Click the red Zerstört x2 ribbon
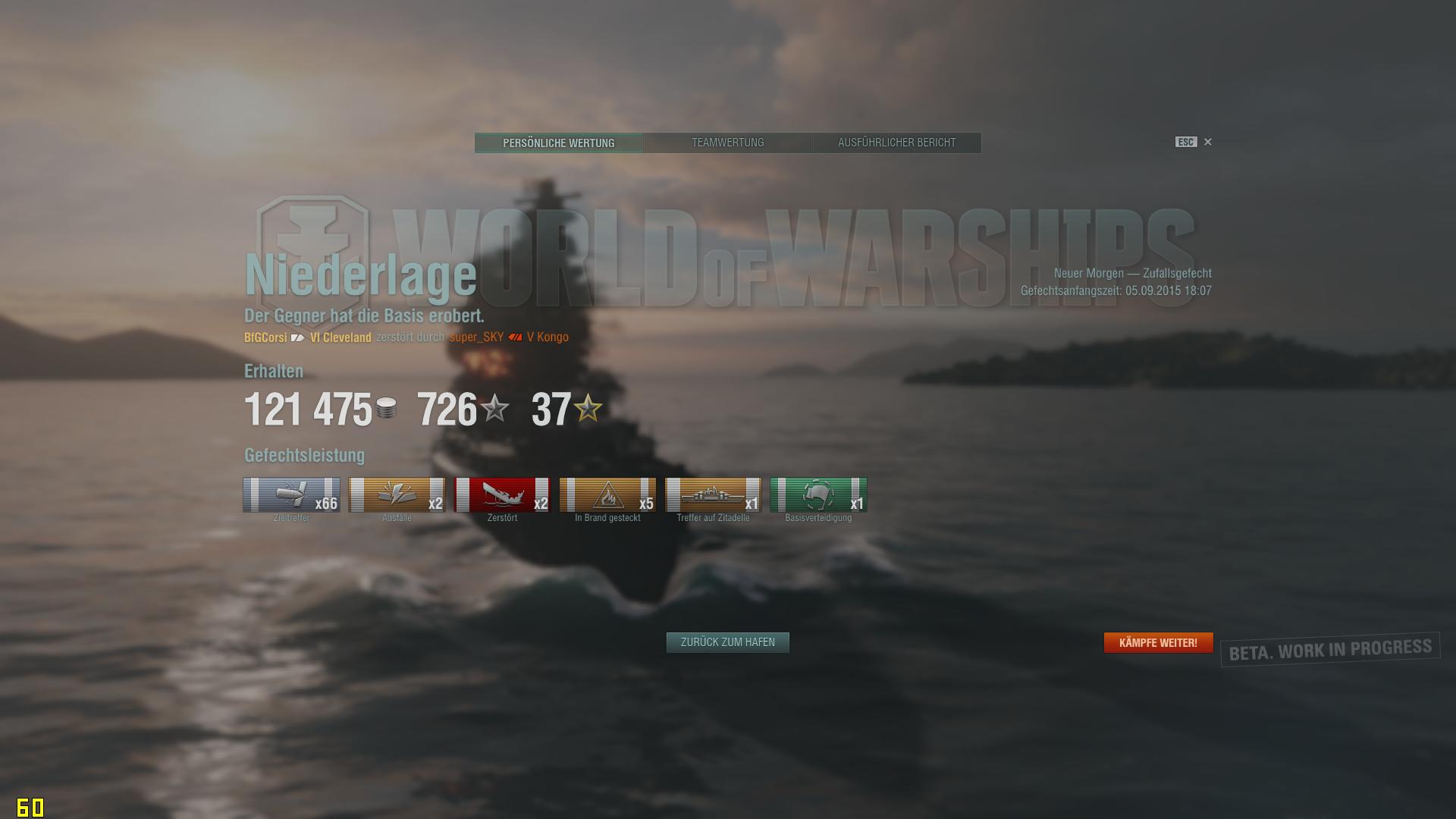The width and height of the screenshot is (1456, 819). click(502, 495)
